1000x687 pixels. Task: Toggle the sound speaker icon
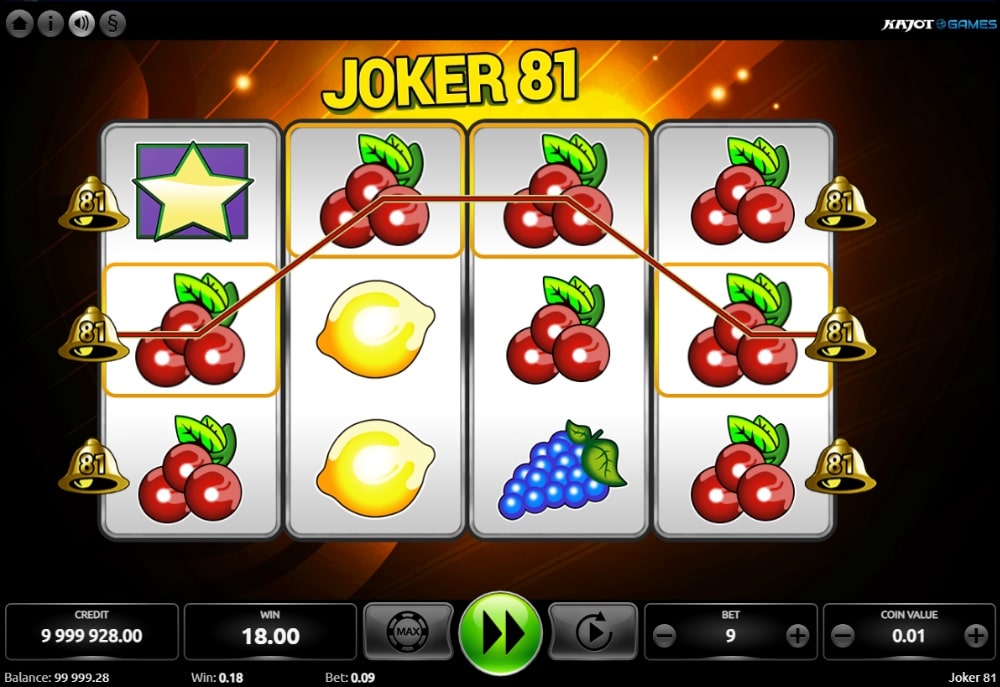tap(81, 23)
